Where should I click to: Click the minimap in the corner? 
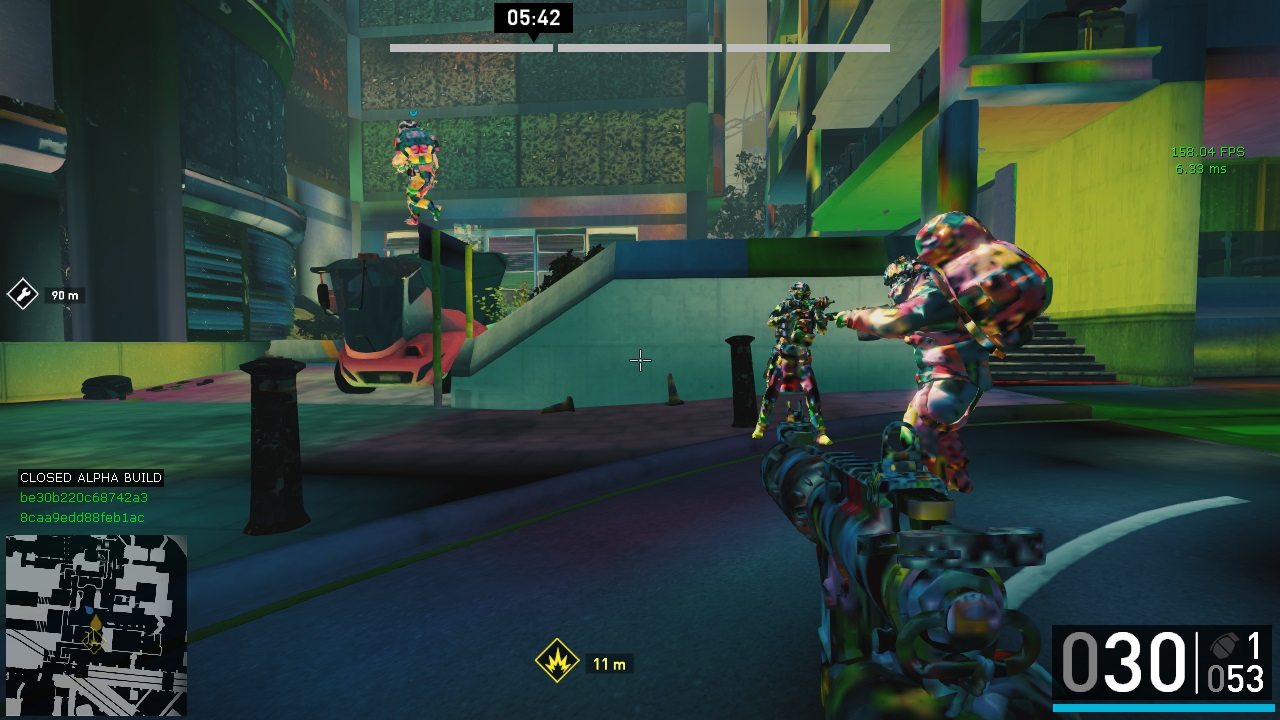(x=96, y=625)
